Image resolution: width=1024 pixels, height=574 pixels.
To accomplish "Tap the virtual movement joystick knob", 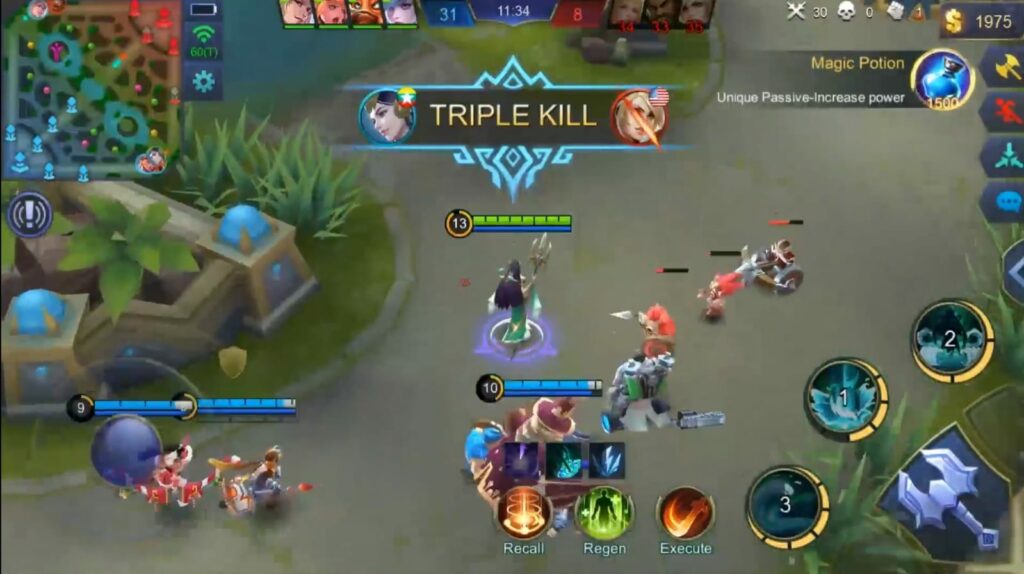I will pyautogui.click(x=126, y=451).
